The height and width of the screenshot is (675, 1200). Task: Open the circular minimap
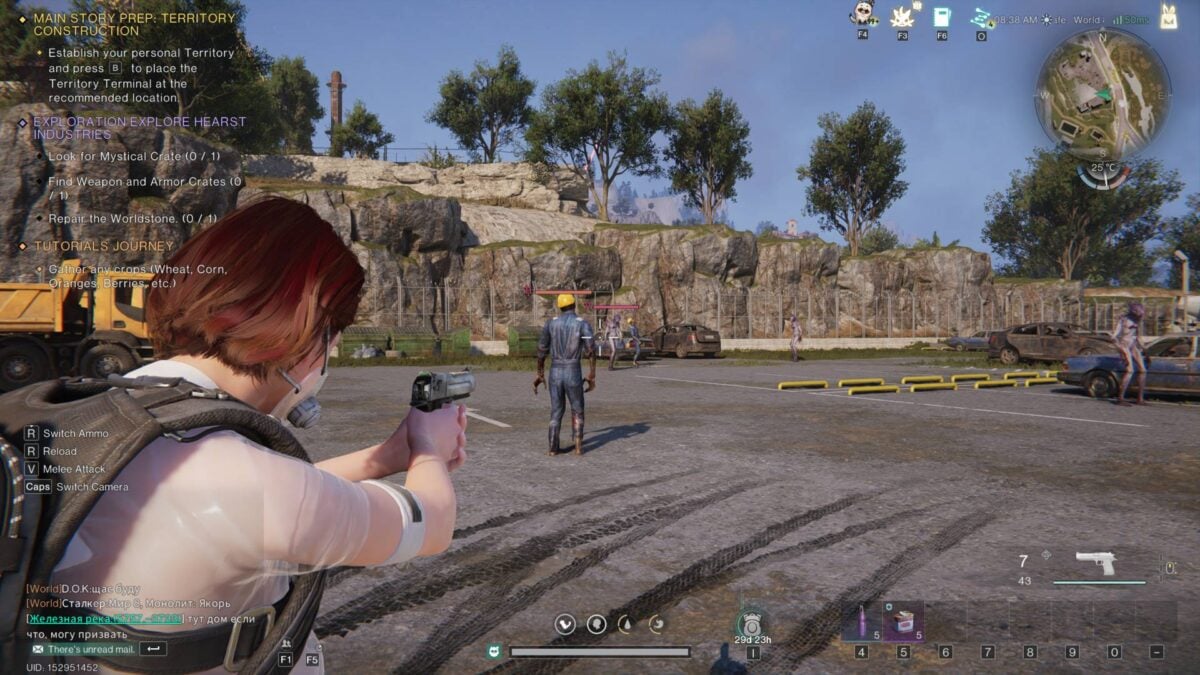(x=1103, y=95)
